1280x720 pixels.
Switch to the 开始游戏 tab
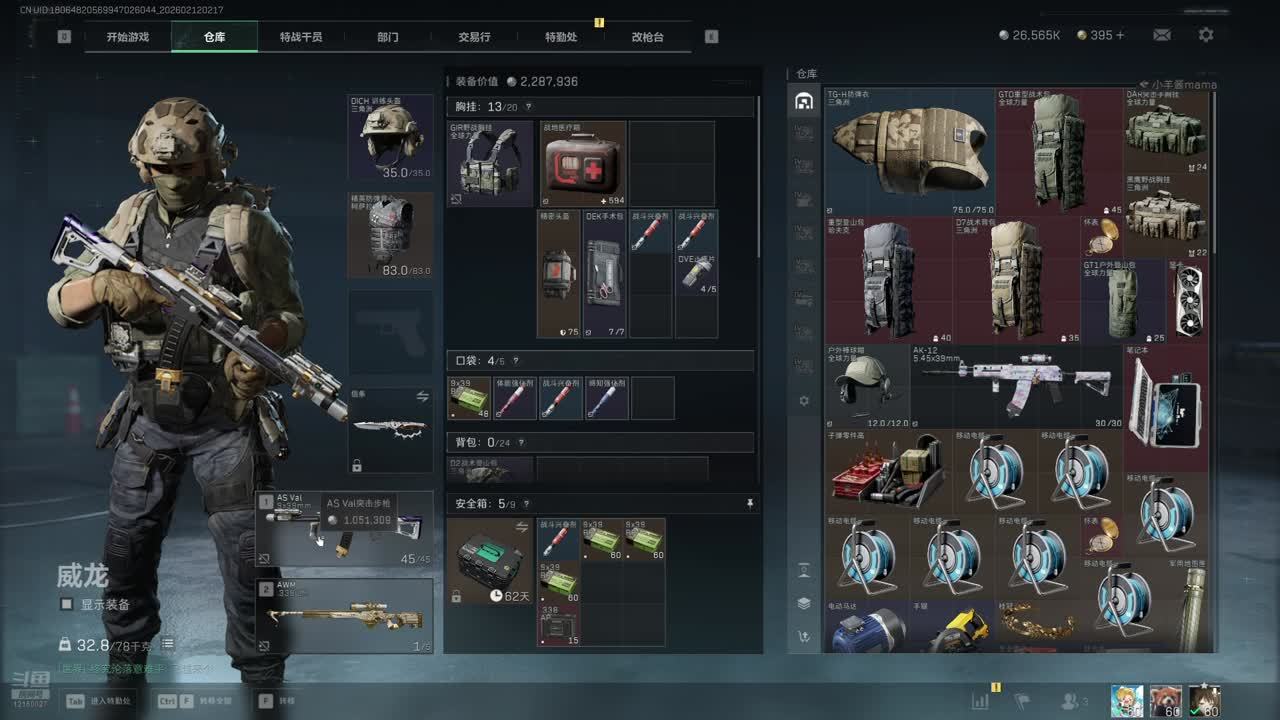coord(128,37)
